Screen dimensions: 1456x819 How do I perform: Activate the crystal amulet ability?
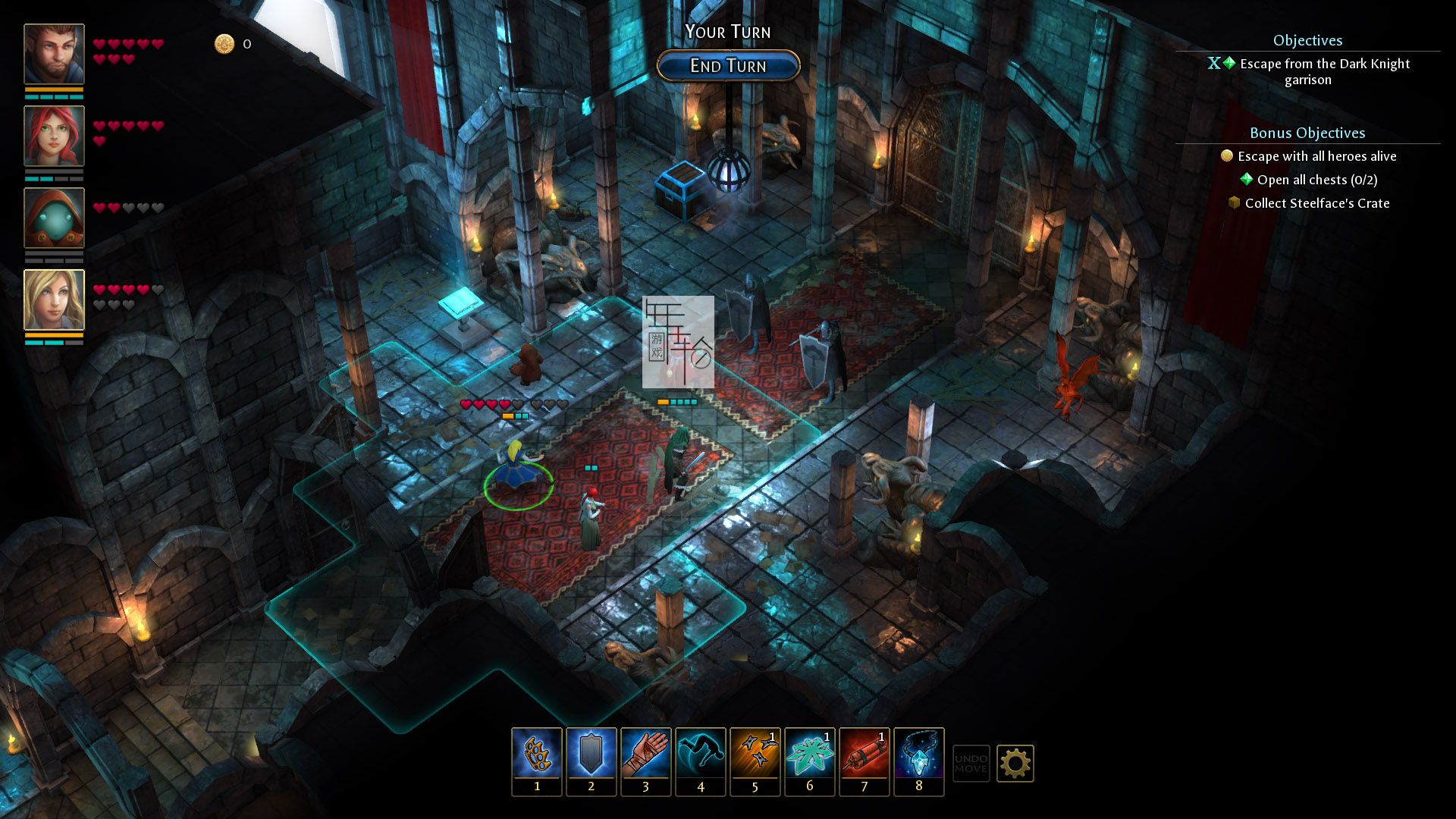point(919,755)
